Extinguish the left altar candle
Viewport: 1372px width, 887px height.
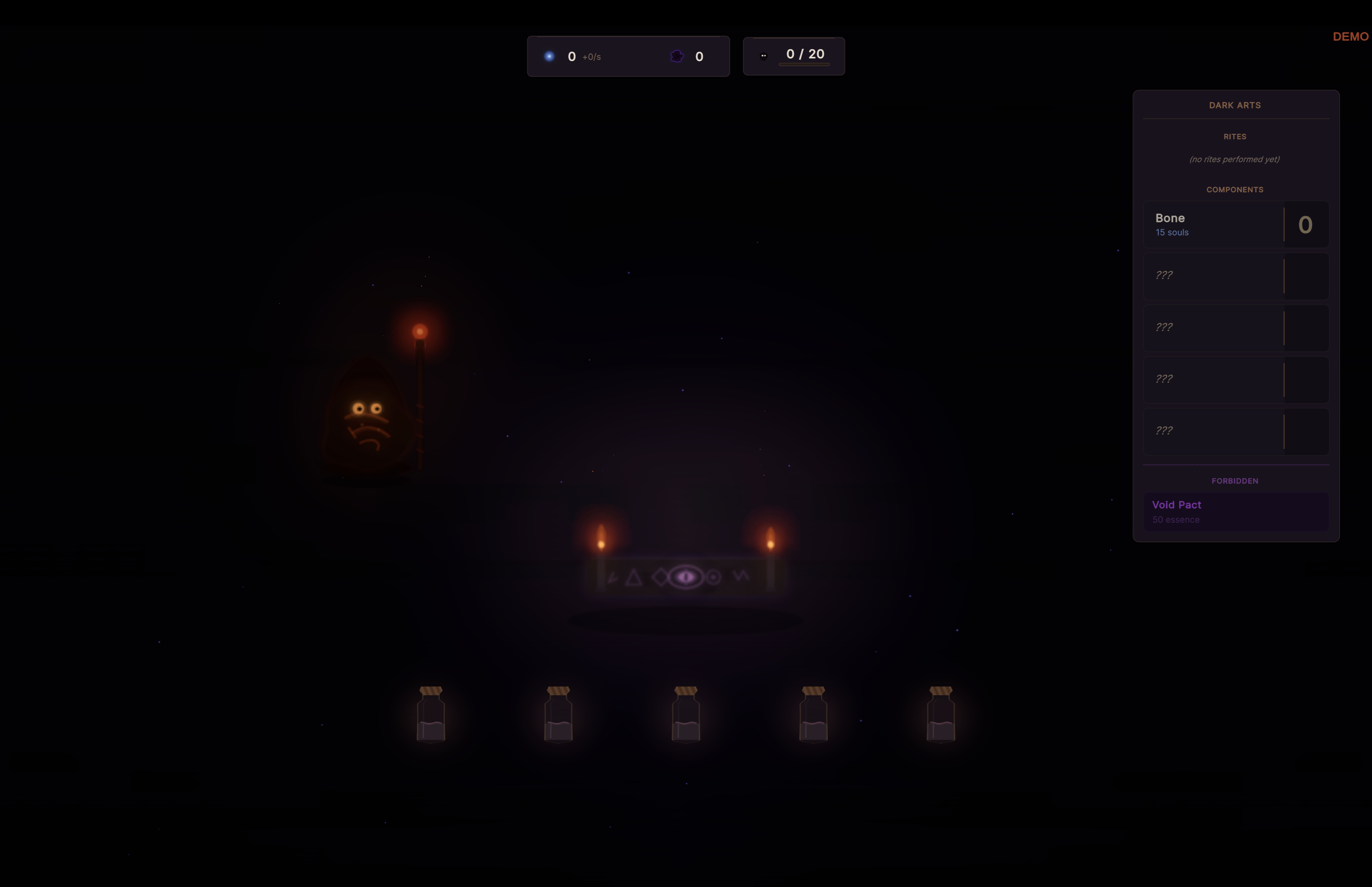tap(600, 538)
